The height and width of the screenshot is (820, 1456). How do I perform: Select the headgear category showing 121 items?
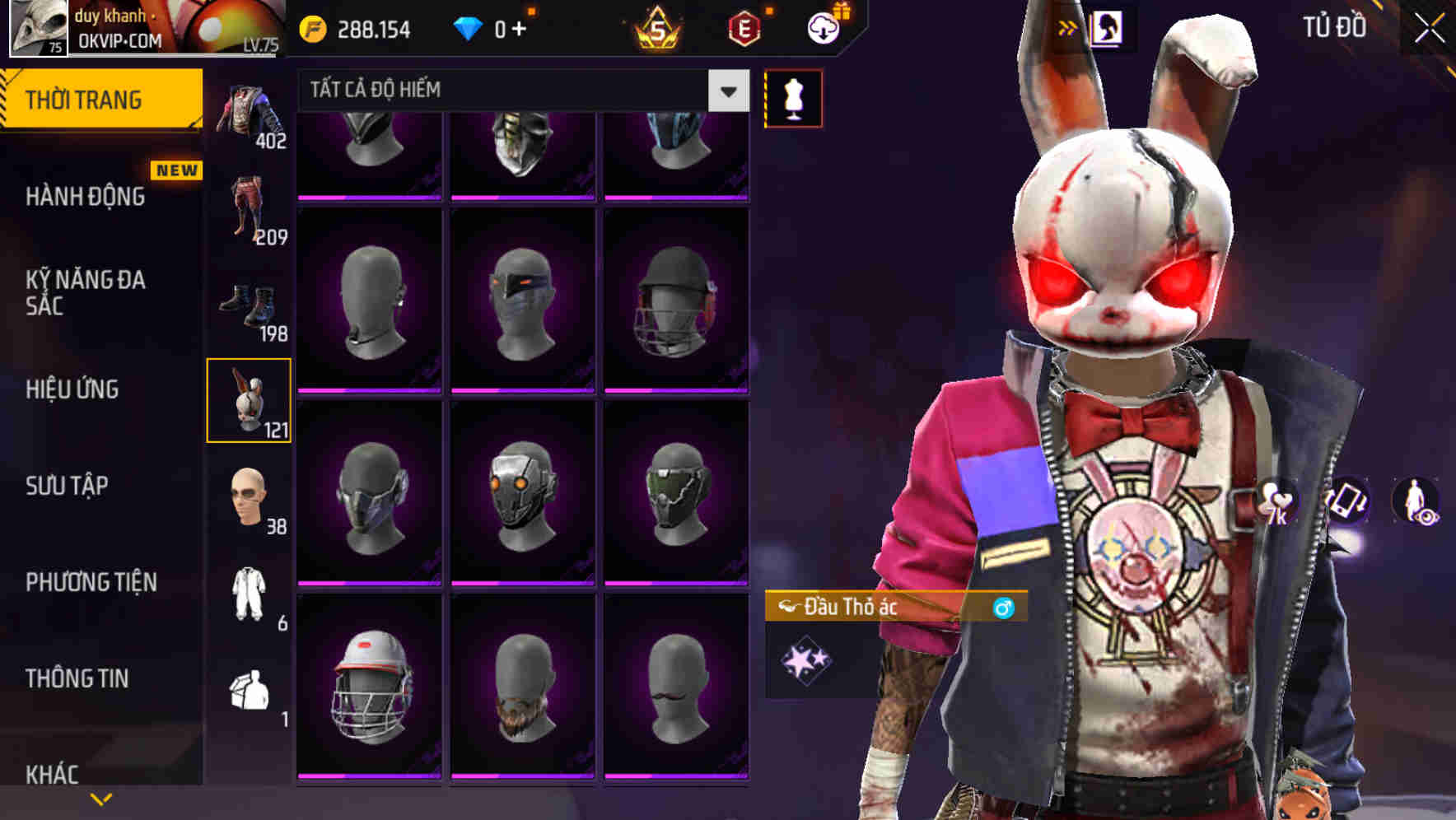coord(250,401)
